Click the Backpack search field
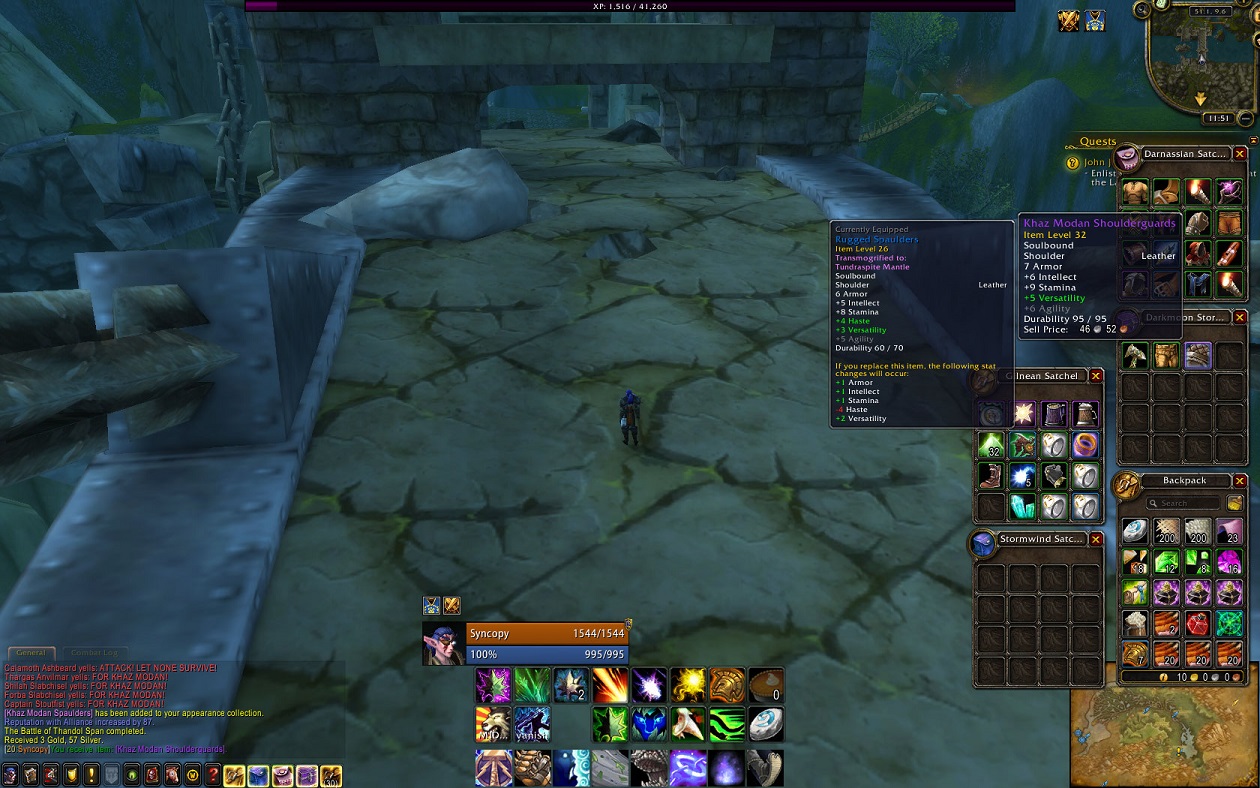The image size is (1260, 788). 1187,503
